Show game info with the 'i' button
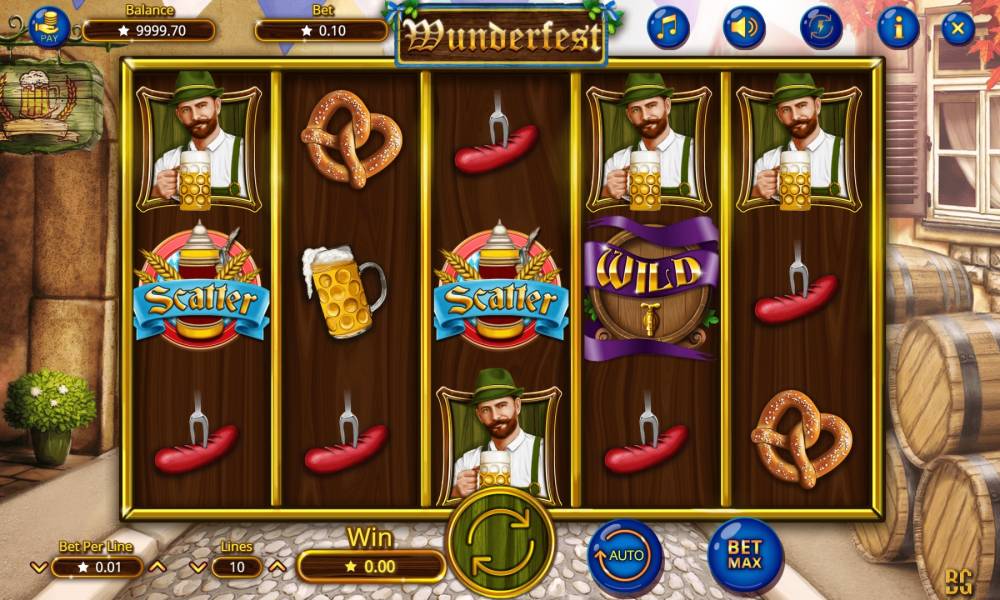This screenshot has width=1000, height=600. click(x=898, y=28)
